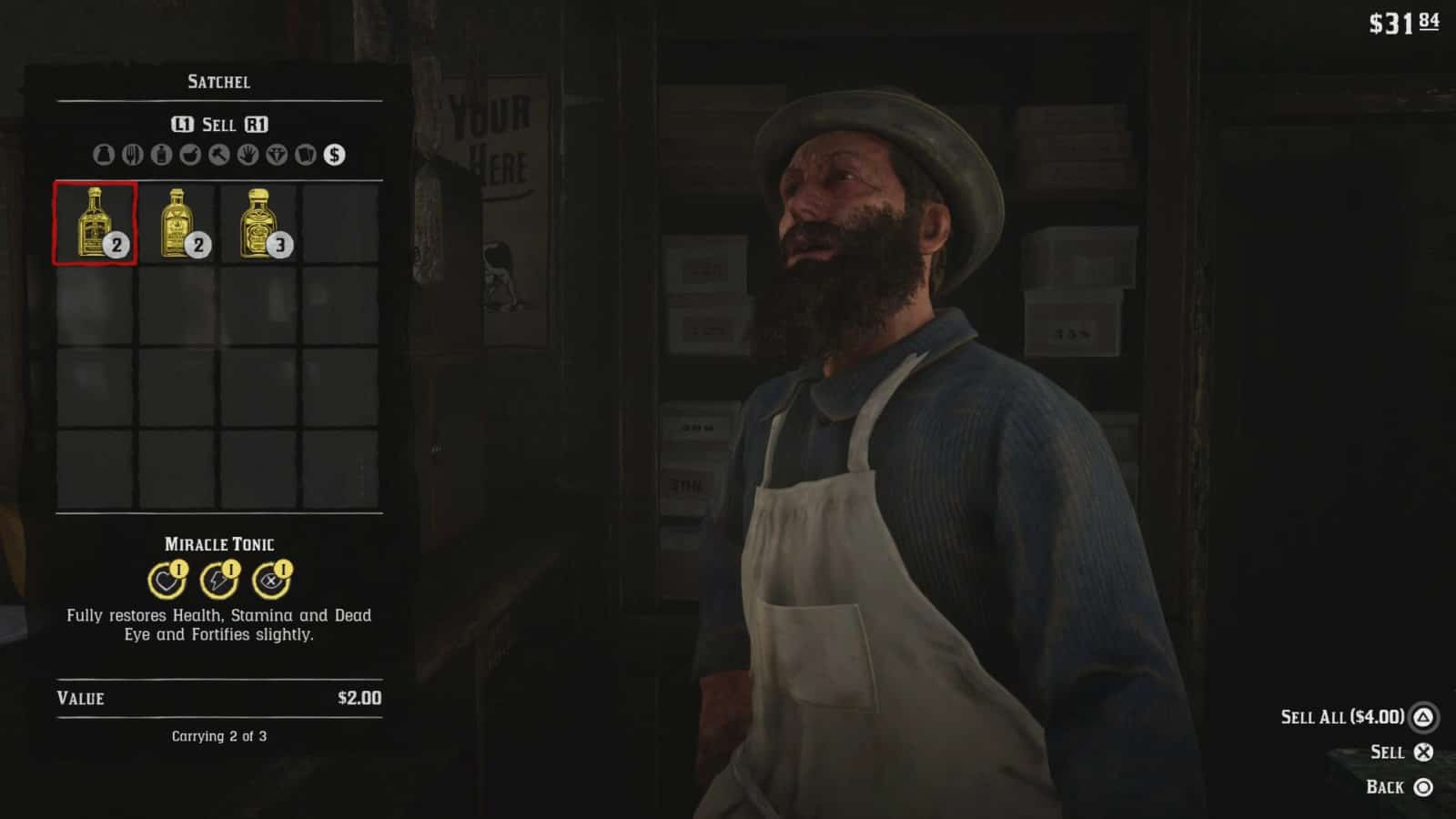Select the satchel bag category icon
Image resolution: width=1456 pixels, height=819 pixels.
(104, 155)
